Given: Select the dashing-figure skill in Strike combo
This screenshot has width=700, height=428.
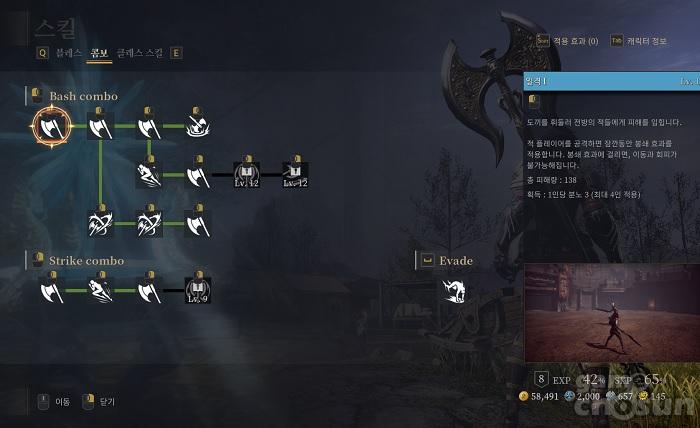Looking at the screenshot, I should pos(100,291).
